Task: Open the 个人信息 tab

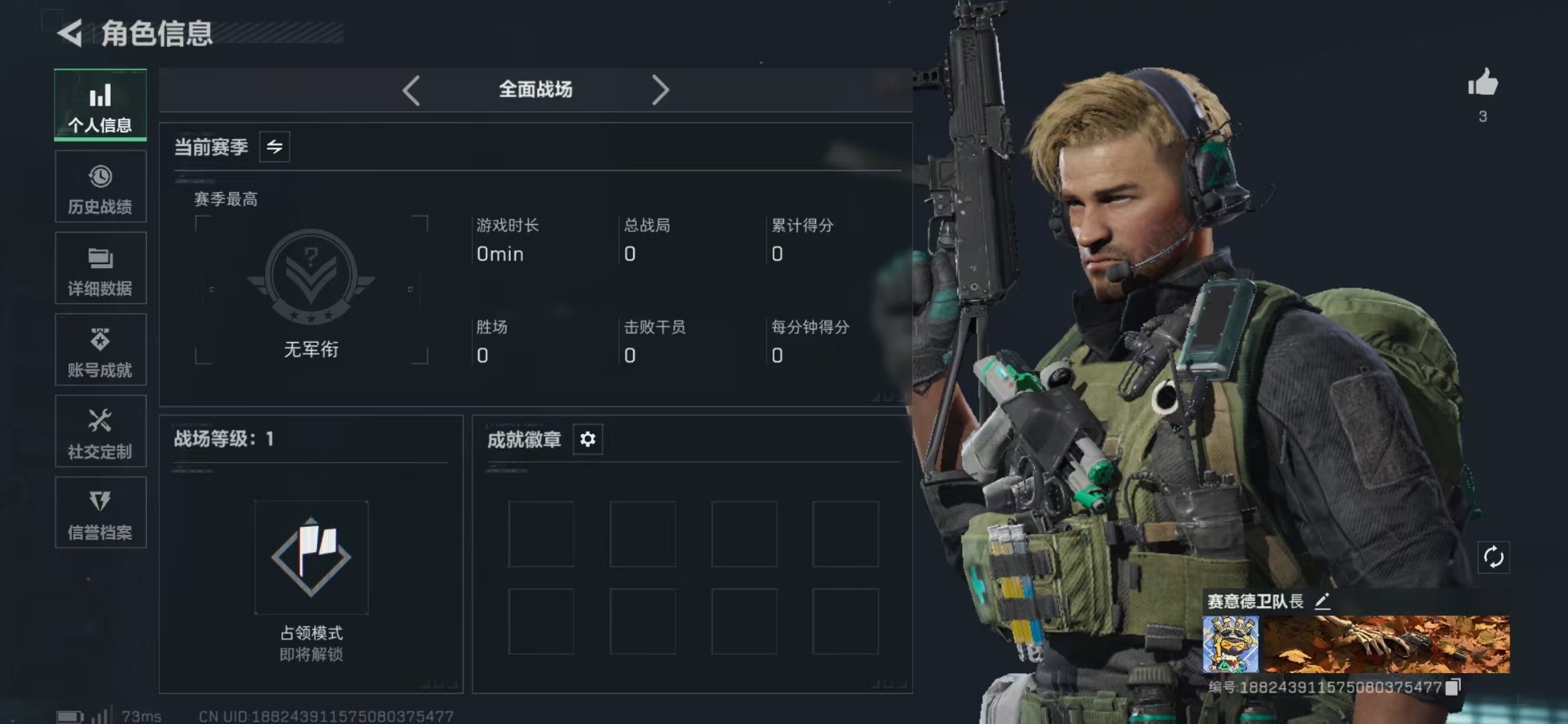Action: (101, 105)
